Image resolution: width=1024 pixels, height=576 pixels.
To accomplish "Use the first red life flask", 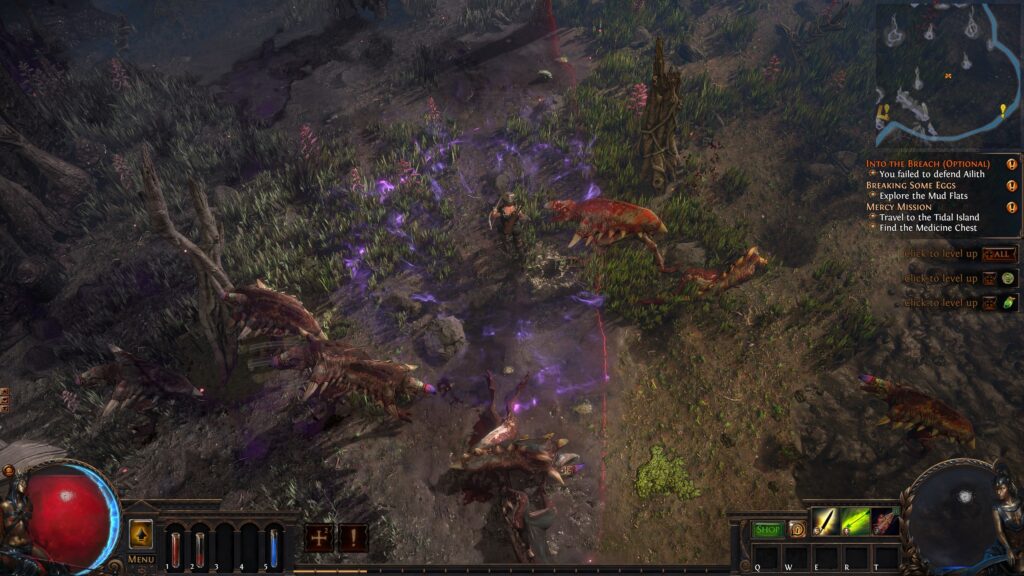I will coord(175,547).
